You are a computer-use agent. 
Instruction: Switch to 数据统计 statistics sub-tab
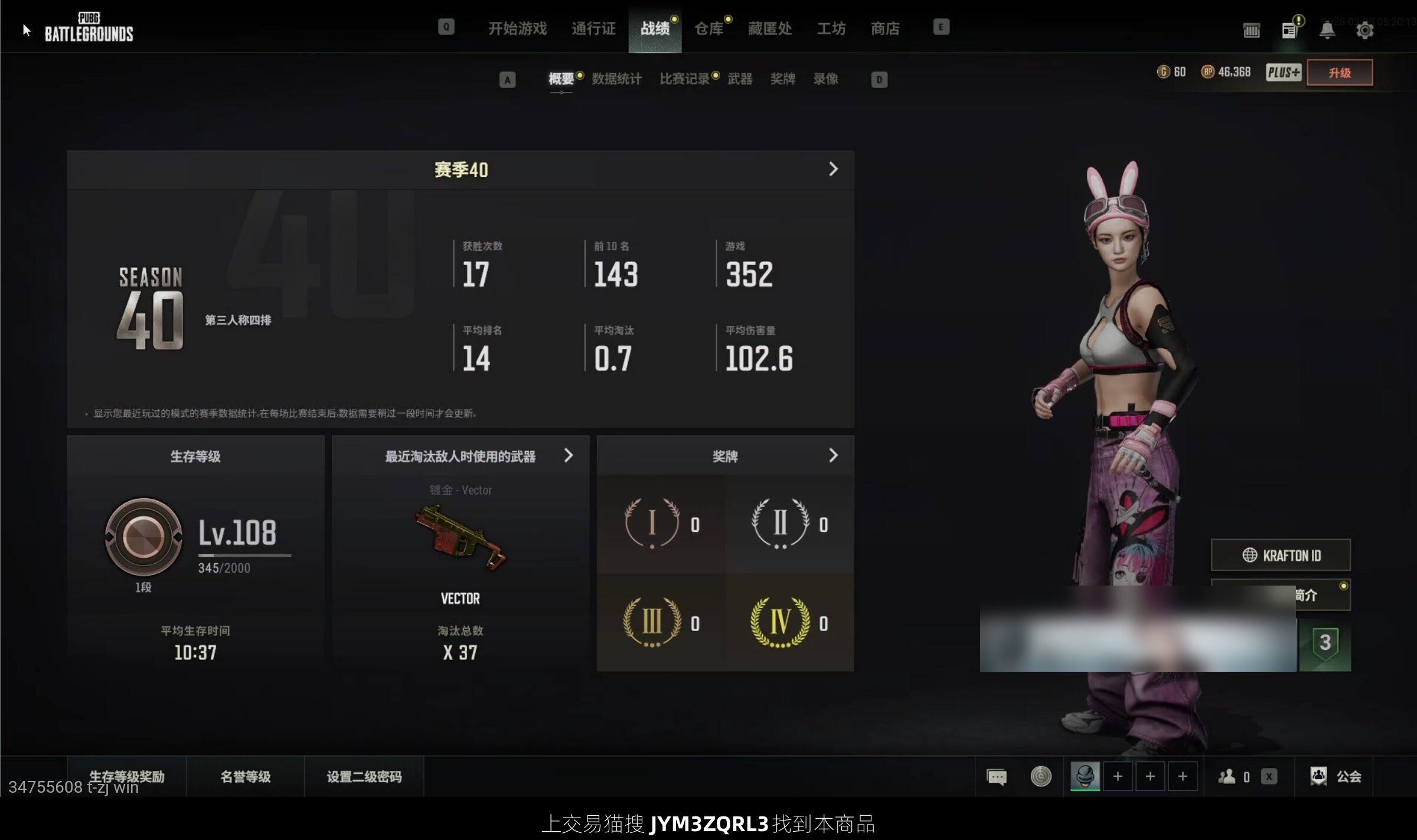pyautogui.click(x=616, y=79)
